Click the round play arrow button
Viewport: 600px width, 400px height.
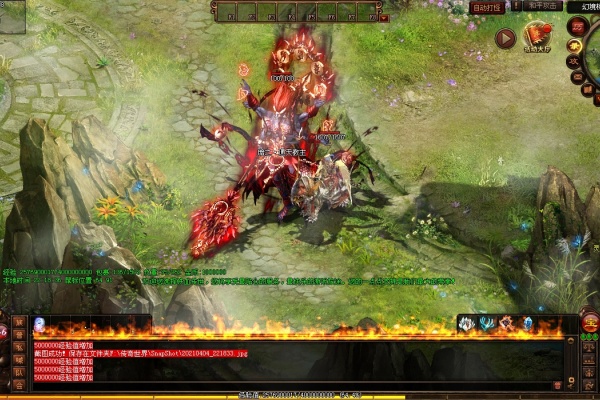(505, 38)
